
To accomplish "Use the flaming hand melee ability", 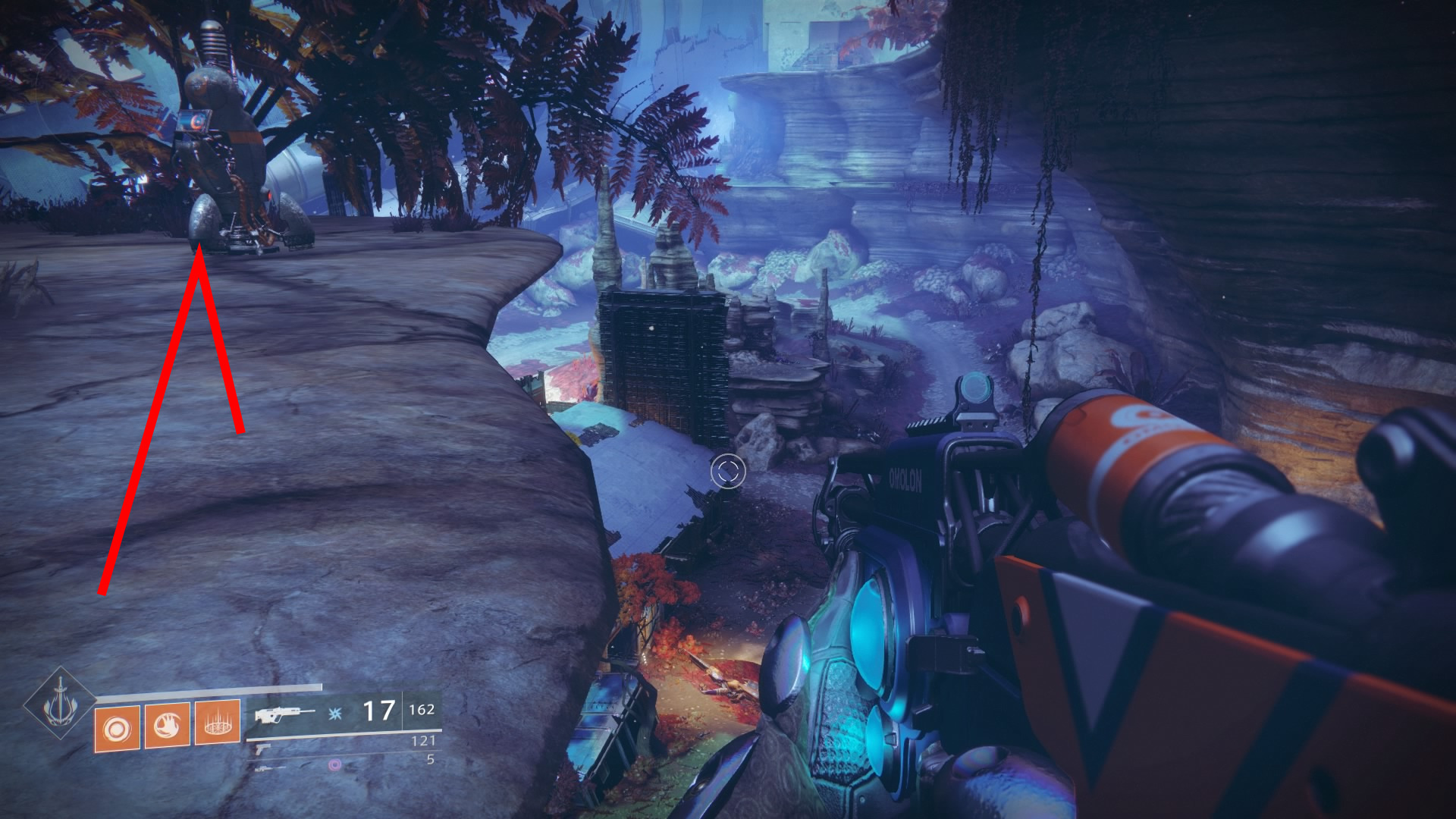I will tap(167, 726).
